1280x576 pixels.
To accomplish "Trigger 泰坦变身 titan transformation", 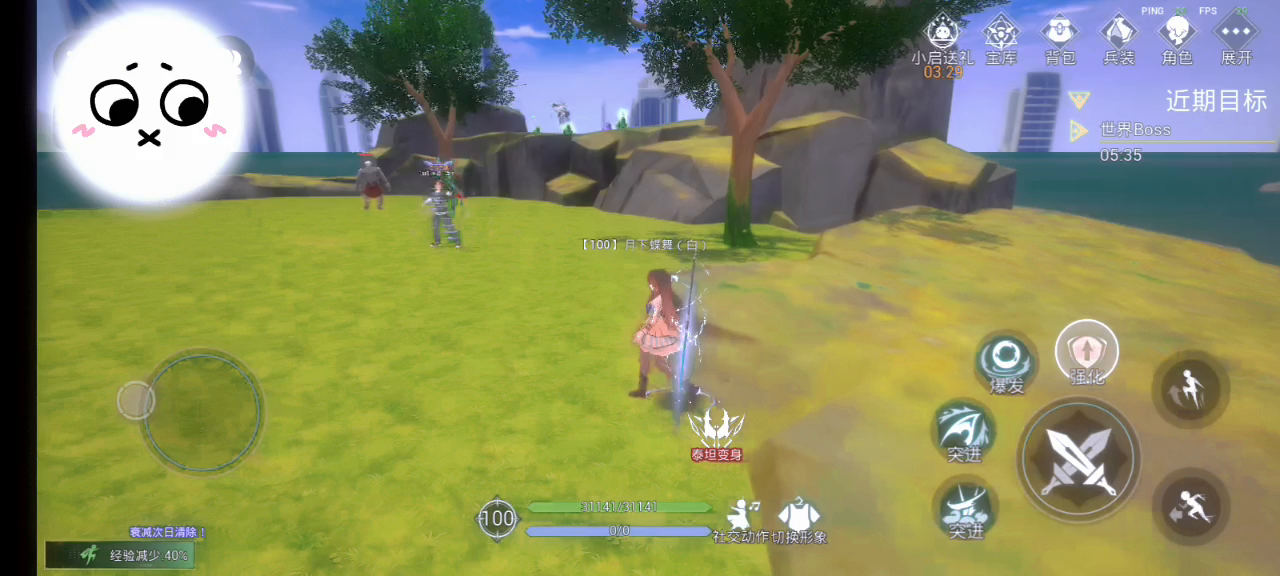I will click(716, 432).
